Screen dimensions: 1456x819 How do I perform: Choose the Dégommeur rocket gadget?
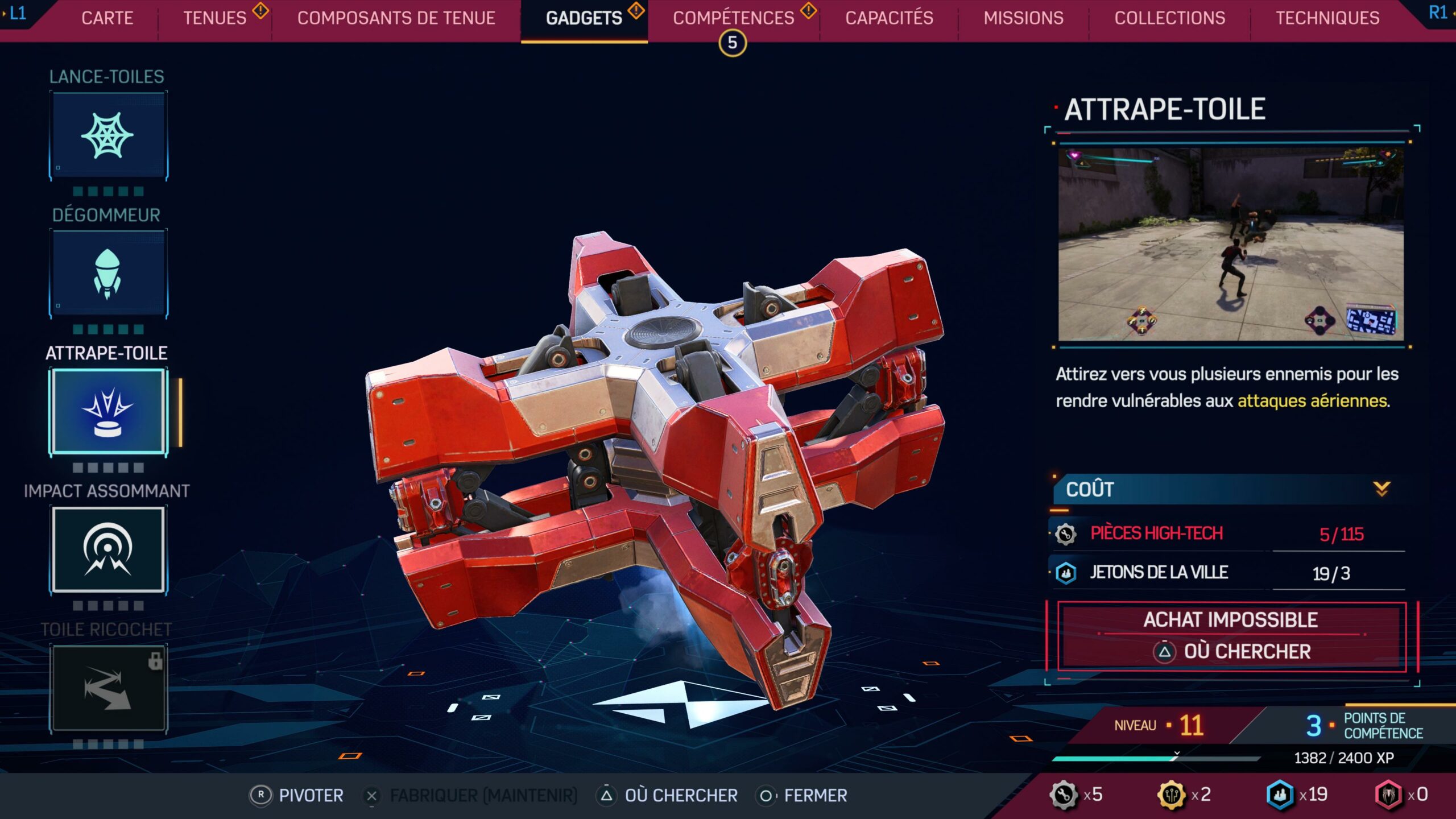(108, 274)
